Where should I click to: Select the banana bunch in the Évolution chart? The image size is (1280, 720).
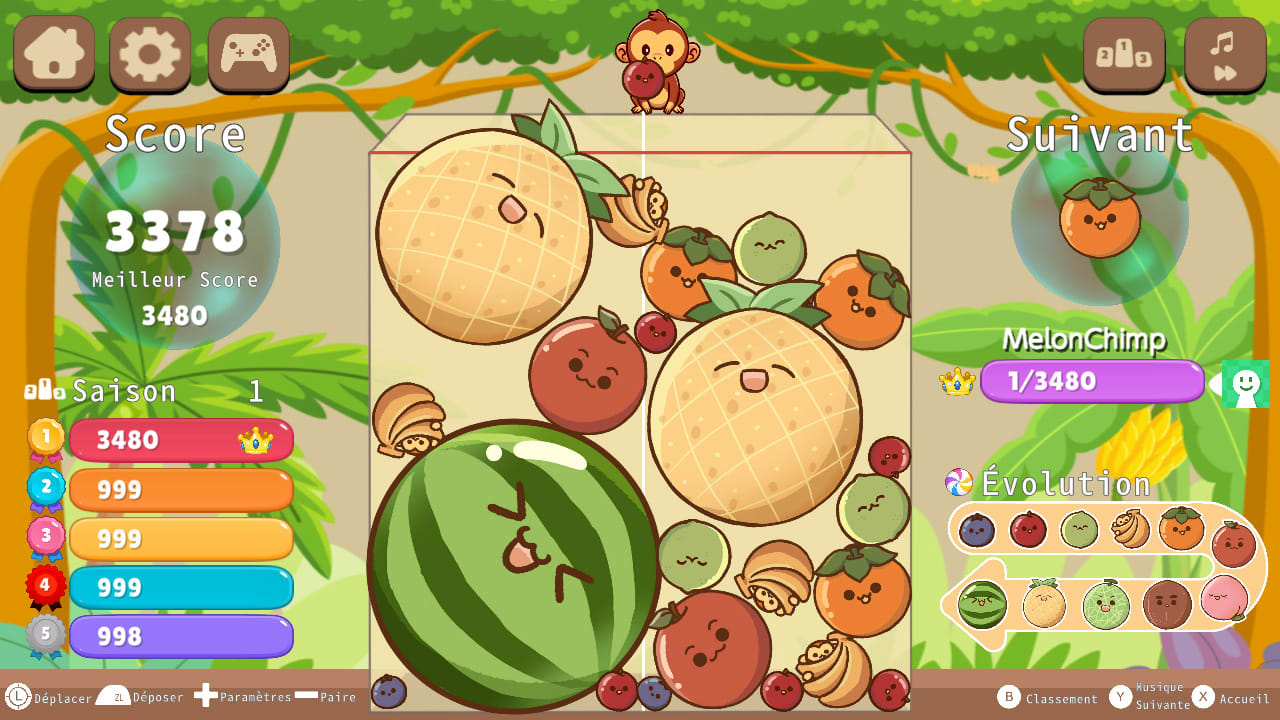[x=1128, y=530]
